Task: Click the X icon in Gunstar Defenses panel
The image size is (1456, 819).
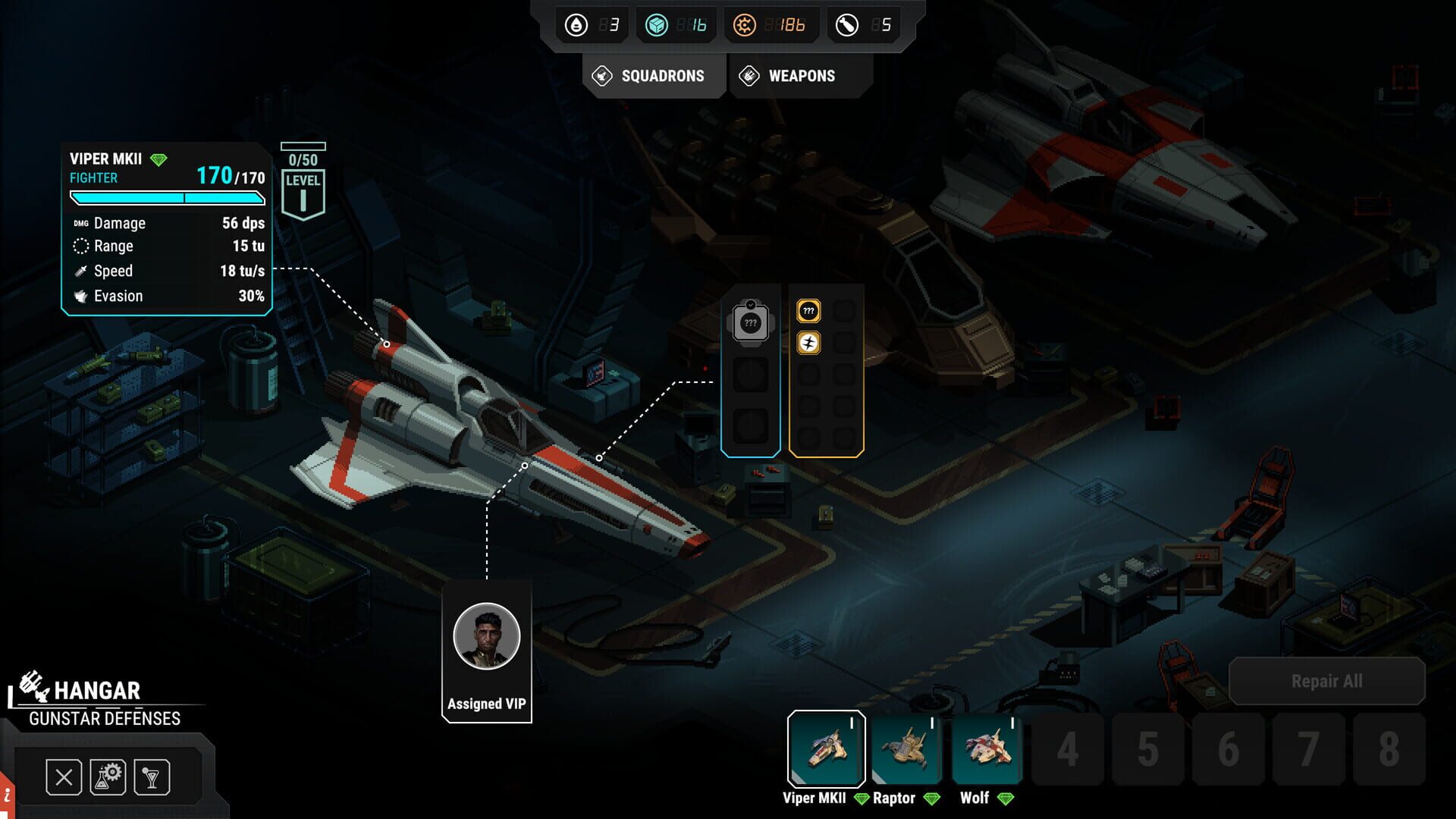Action: tap(64, 777)
